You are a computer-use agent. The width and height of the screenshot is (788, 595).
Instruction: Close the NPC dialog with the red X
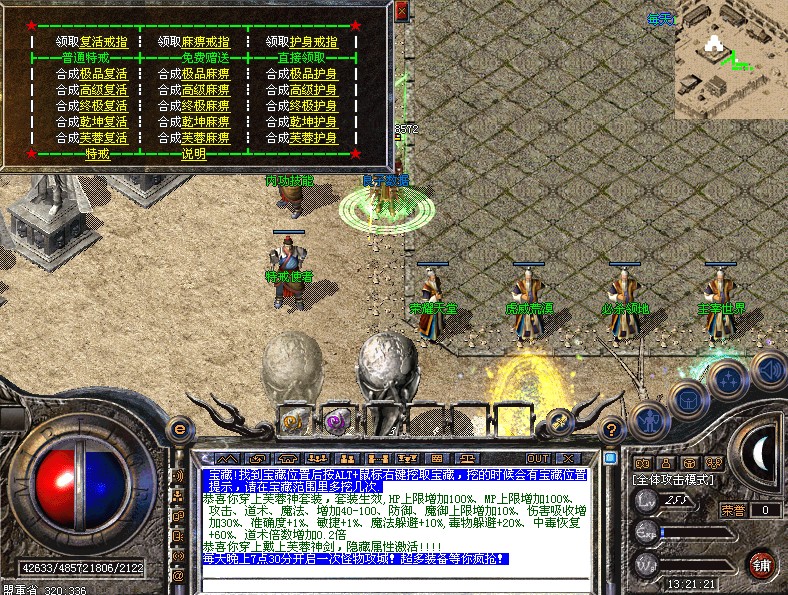[x=402, y=11]
